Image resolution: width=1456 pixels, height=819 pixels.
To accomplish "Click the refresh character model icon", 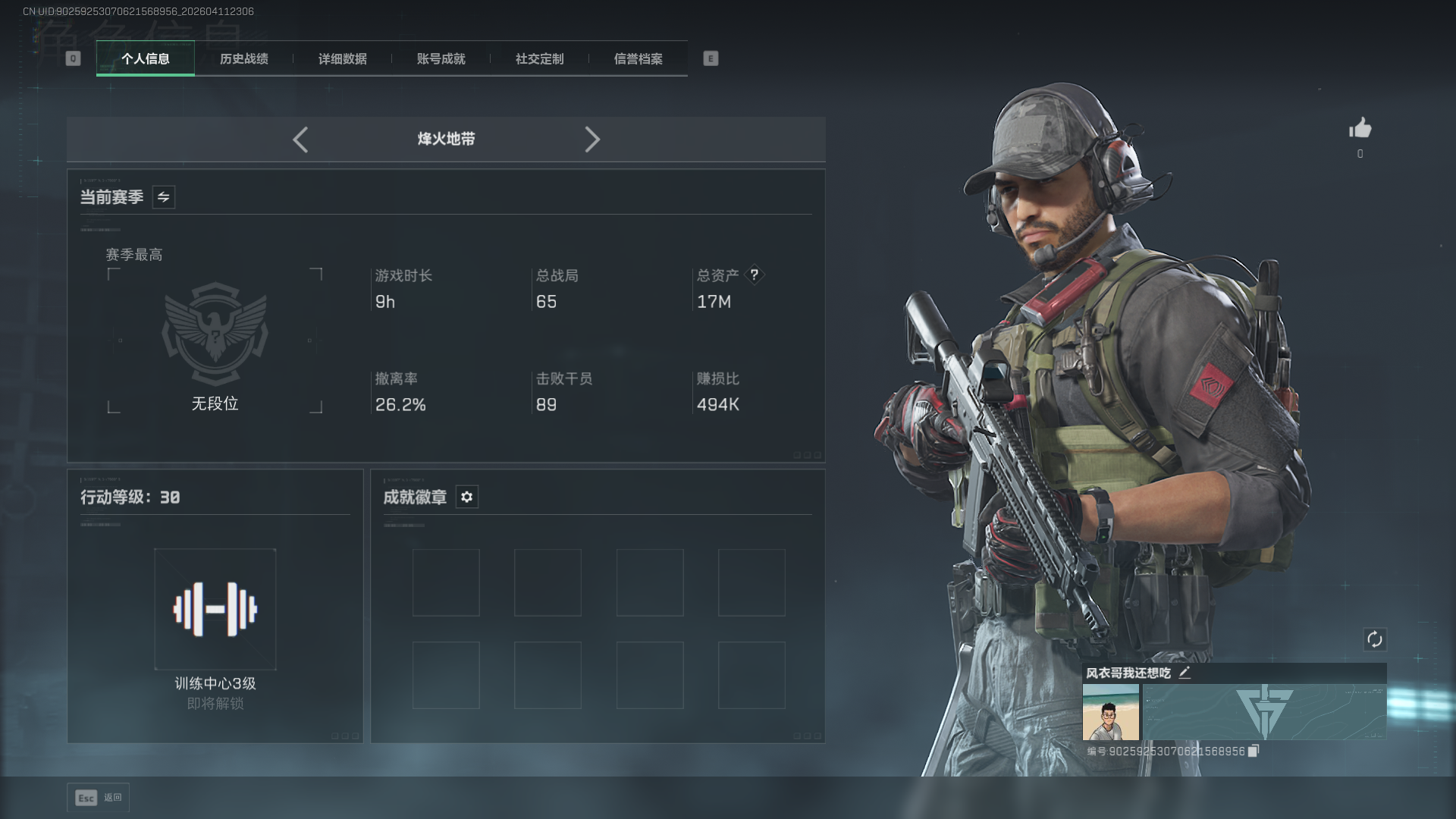I will coord(1375,639).
